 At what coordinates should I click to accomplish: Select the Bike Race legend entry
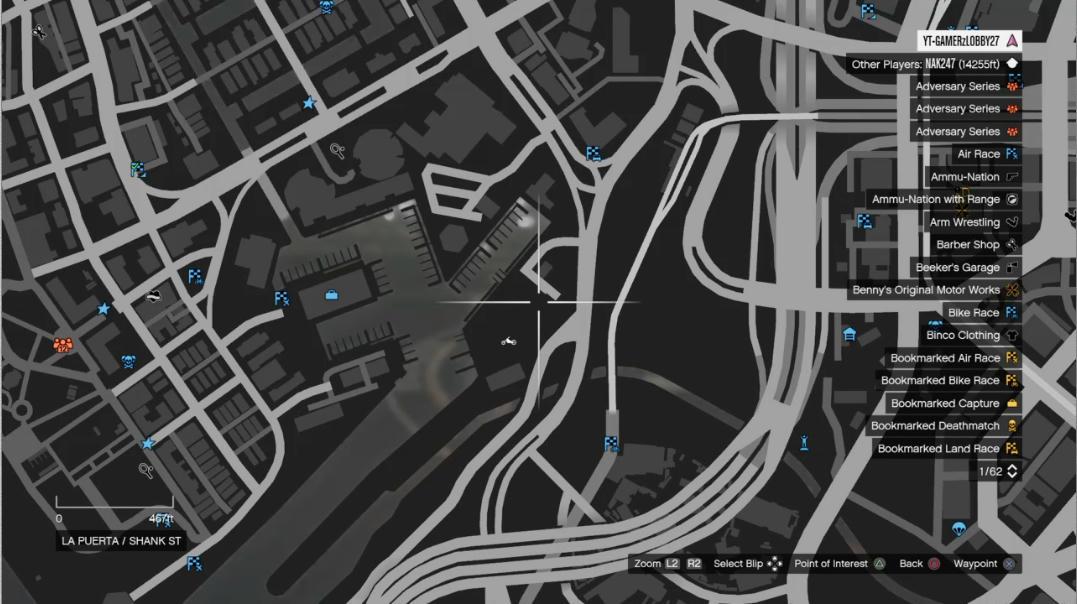(973, 313)
